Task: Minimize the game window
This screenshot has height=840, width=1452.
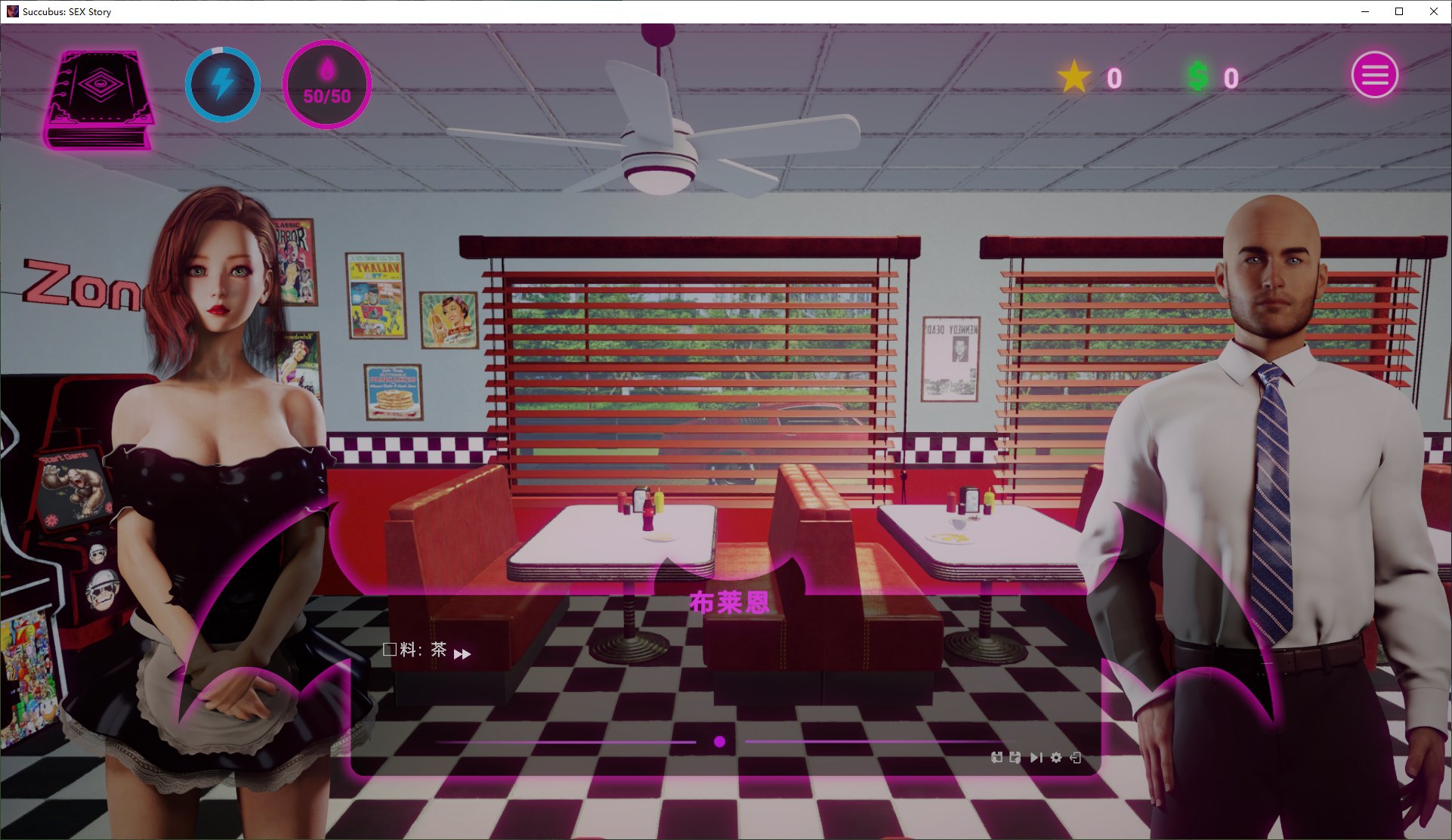Action: tap(1365, 11)
